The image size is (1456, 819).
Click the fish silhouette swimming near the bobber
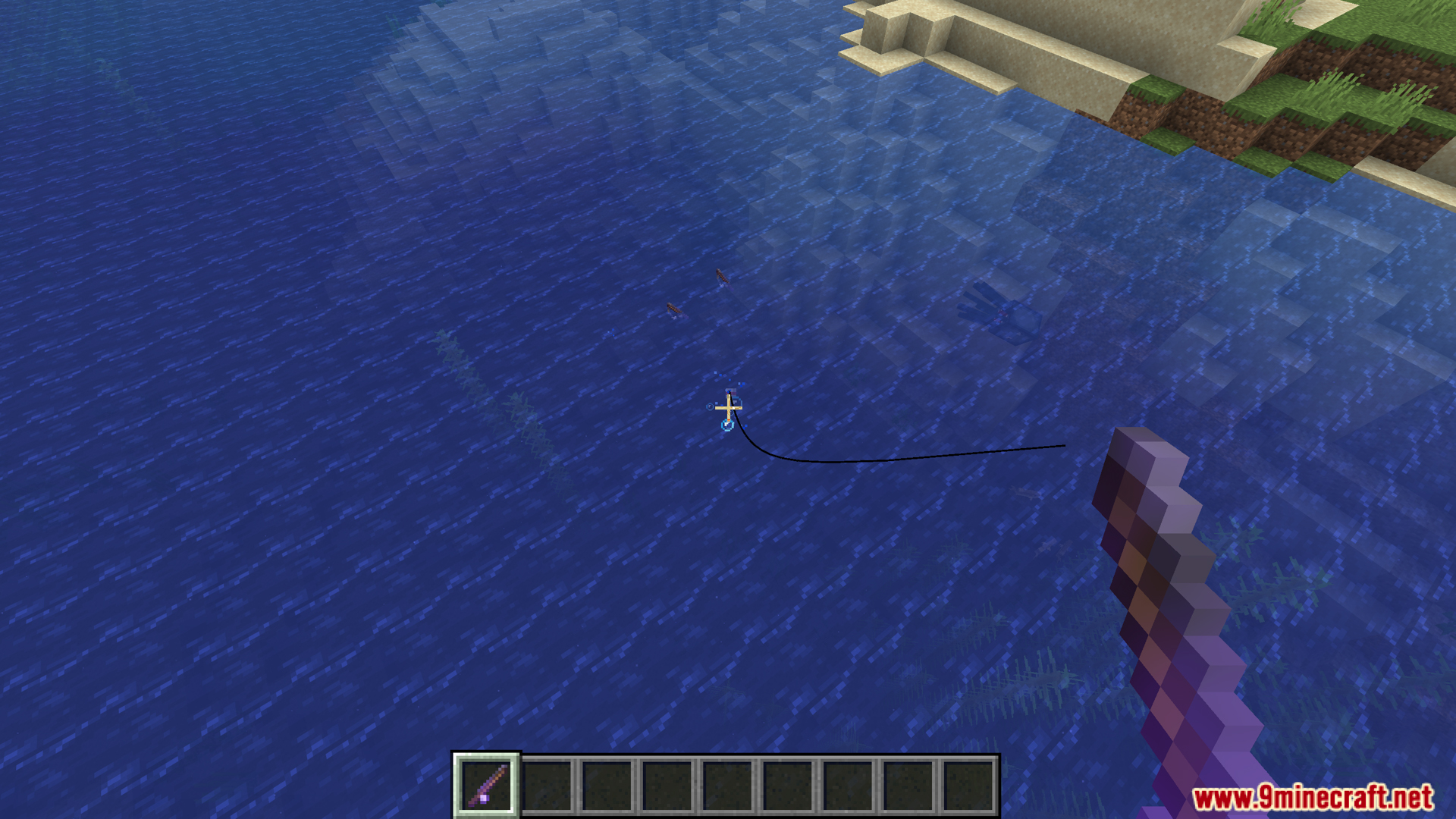pyautogui.click(x=720, y=278)
